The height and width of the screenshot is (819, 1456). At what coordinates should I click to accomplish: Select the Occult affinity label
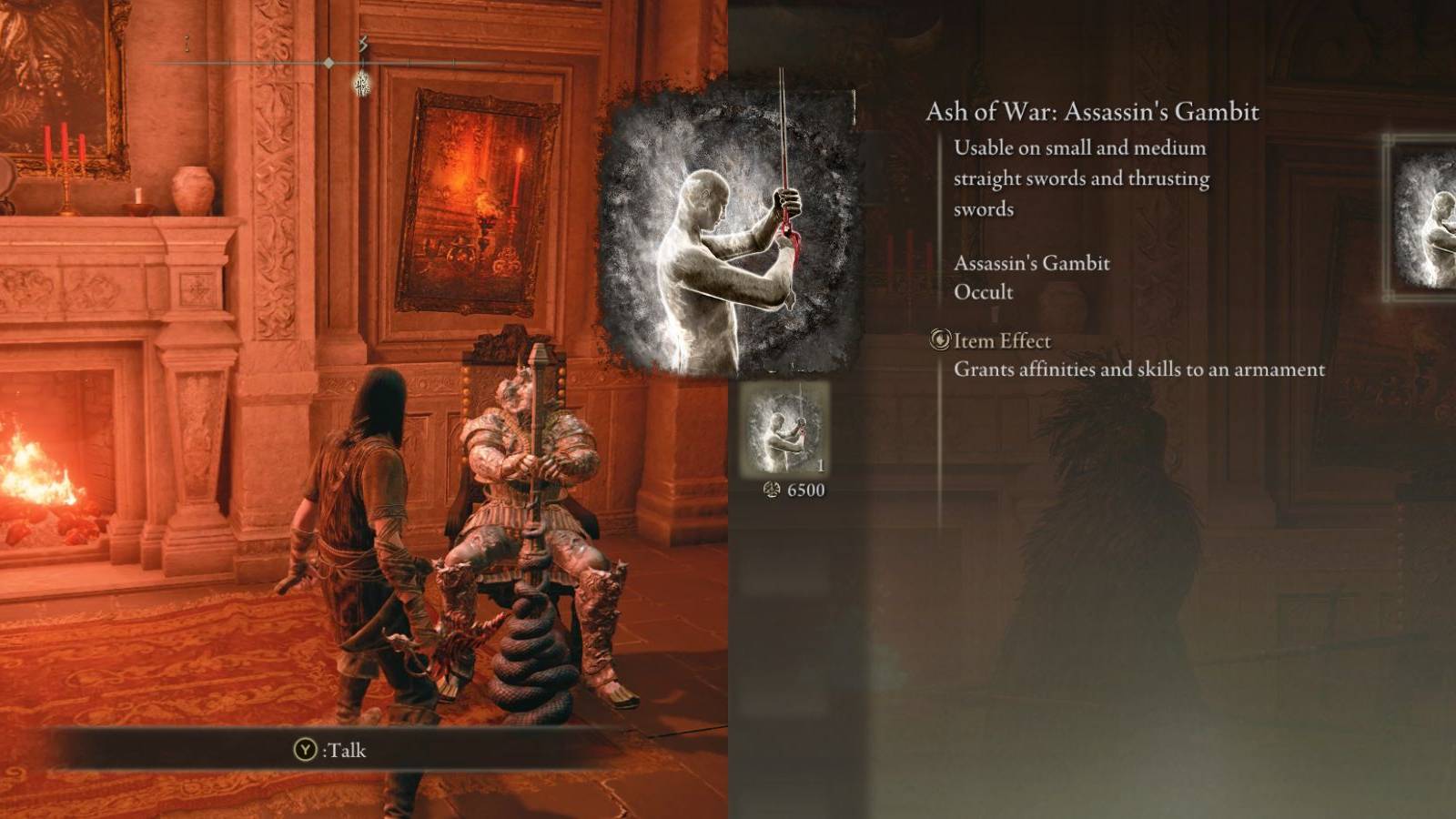tap(981, 292)
